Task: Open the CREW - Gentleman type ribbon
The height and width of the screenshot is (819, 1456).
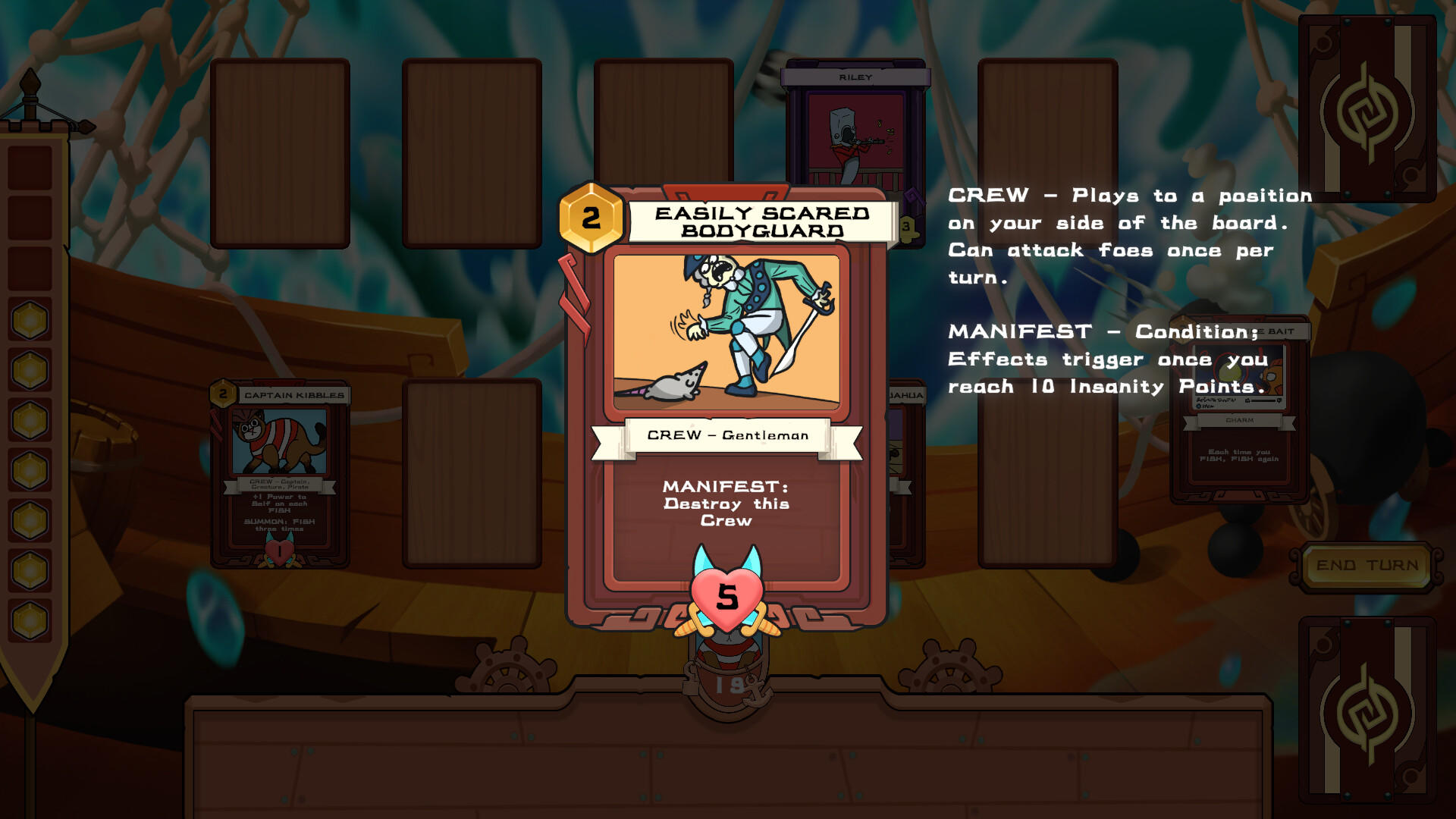Action: coord(726,435)
